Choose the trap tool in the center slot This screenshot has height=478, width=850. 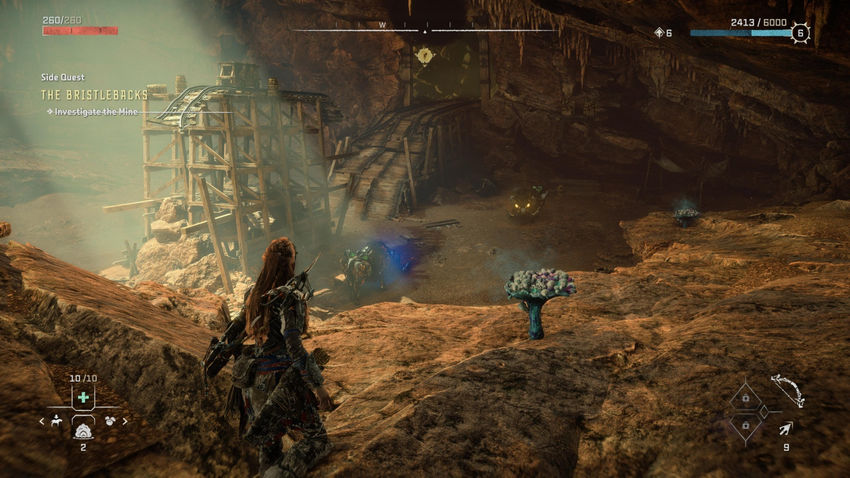point(83,423)
